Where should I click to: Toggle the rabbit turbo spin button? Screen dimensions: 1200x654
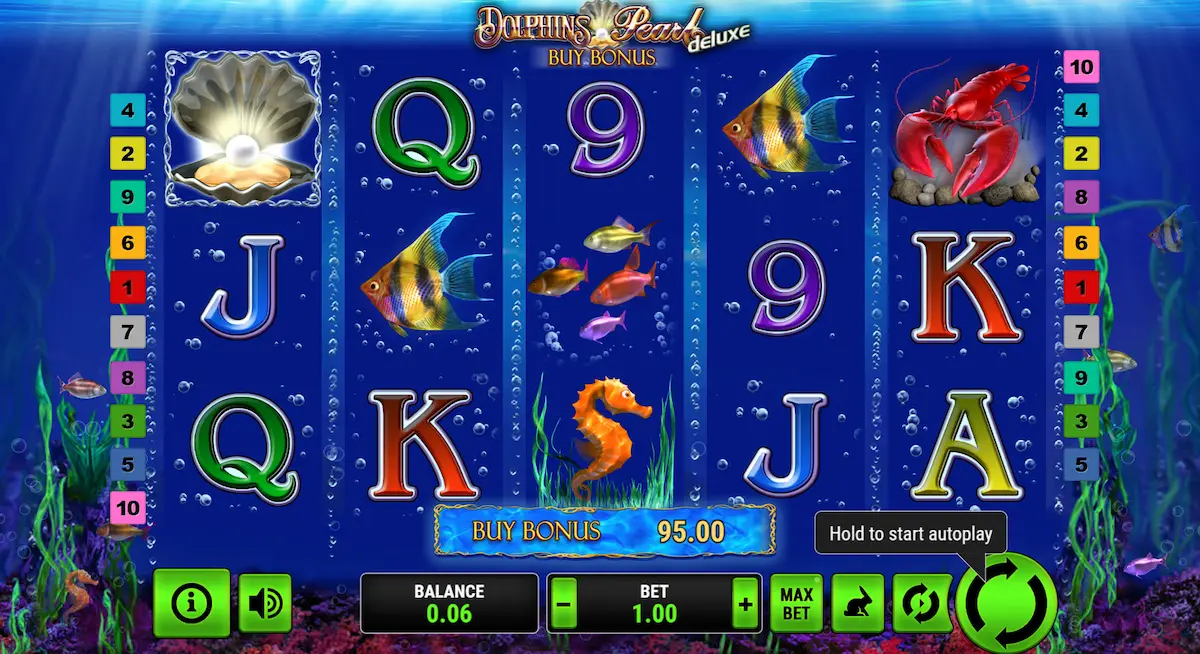pyautogui.click(x=857, y=604)
